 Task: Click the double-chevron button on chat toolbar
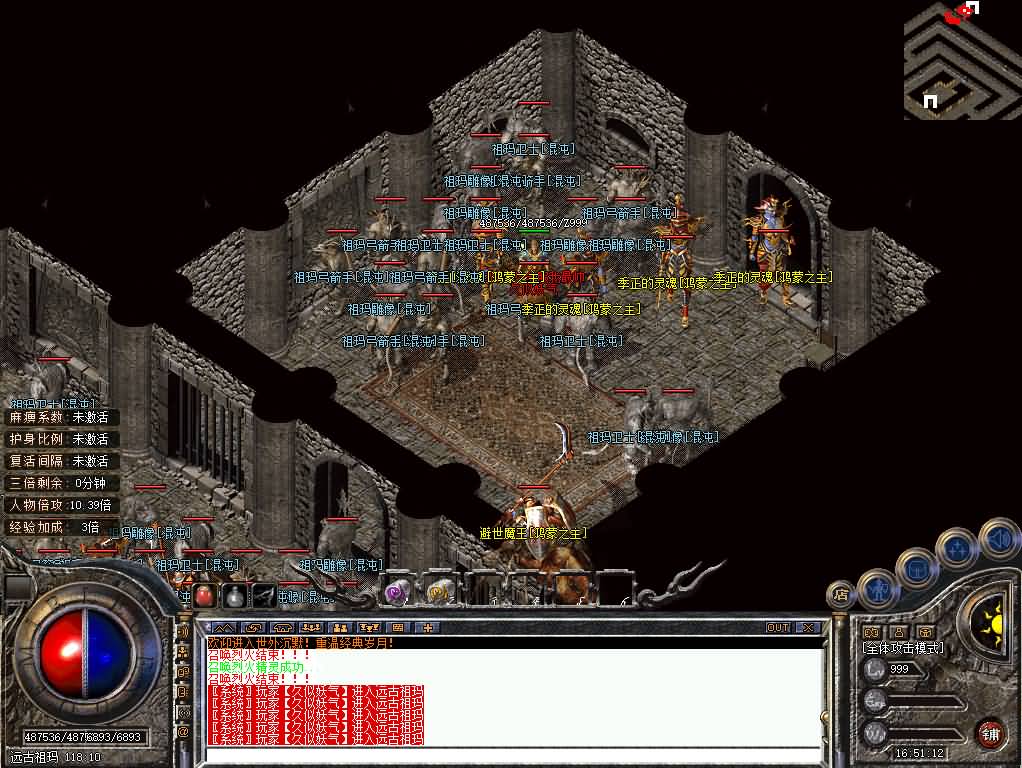219,628
